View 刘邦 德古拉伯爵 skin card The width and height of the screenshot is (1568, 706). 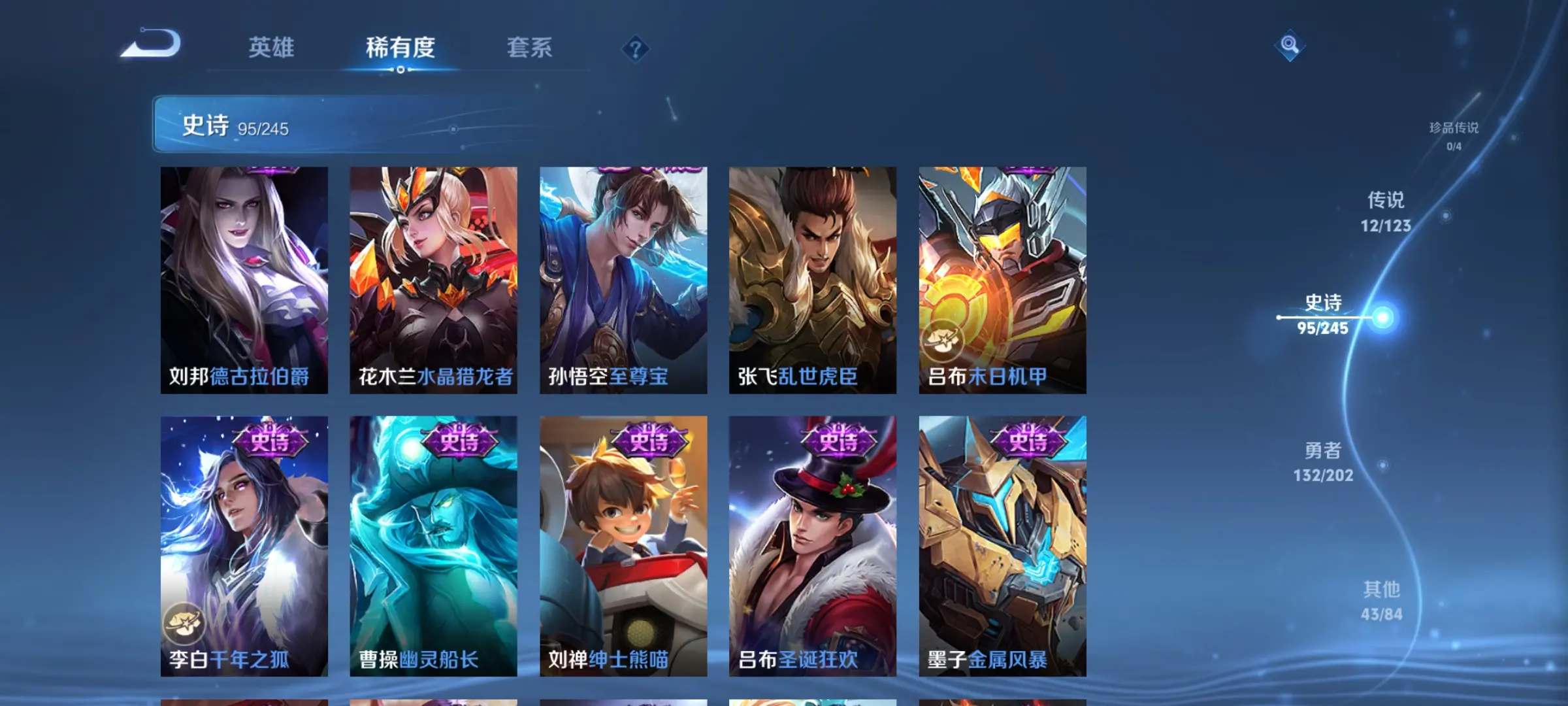[244, 280]
